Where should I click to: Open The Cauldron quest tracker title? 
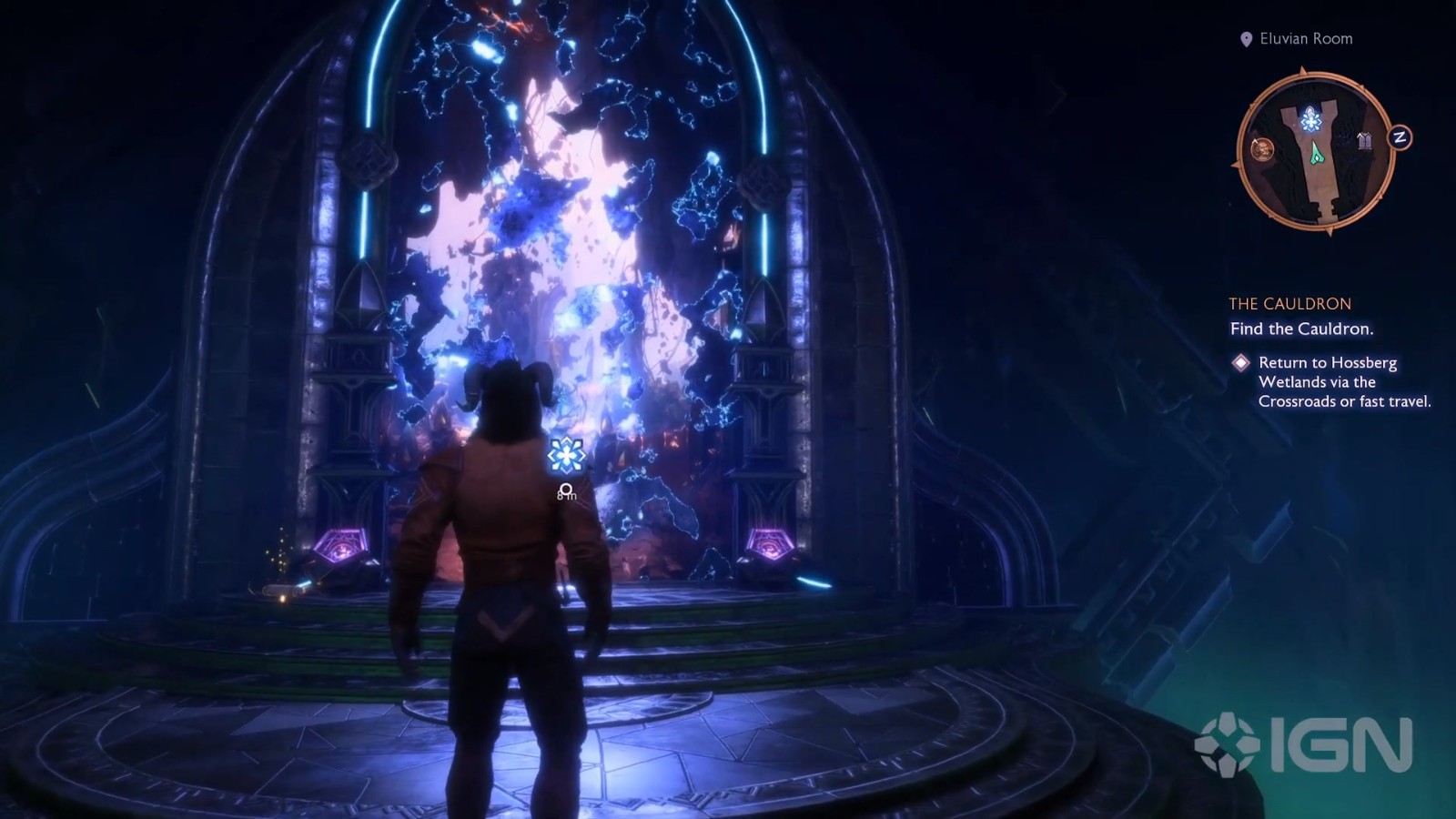1289,304
